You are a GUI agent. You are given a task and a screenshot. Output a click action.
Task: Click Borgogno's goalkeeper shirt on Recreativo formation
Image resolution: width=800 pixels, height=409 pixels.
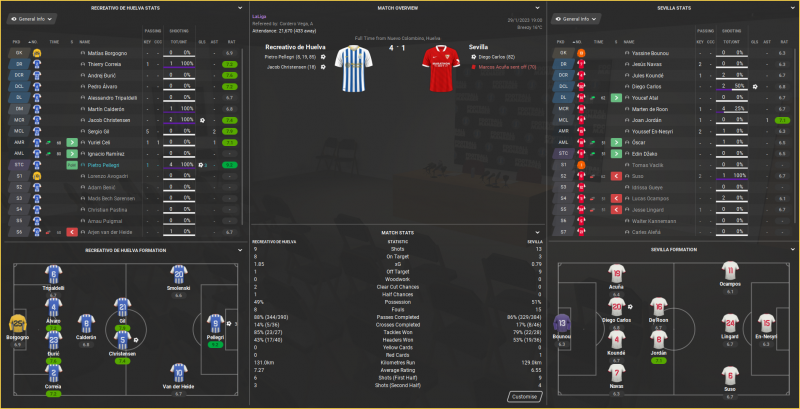(x=16, y=323)
